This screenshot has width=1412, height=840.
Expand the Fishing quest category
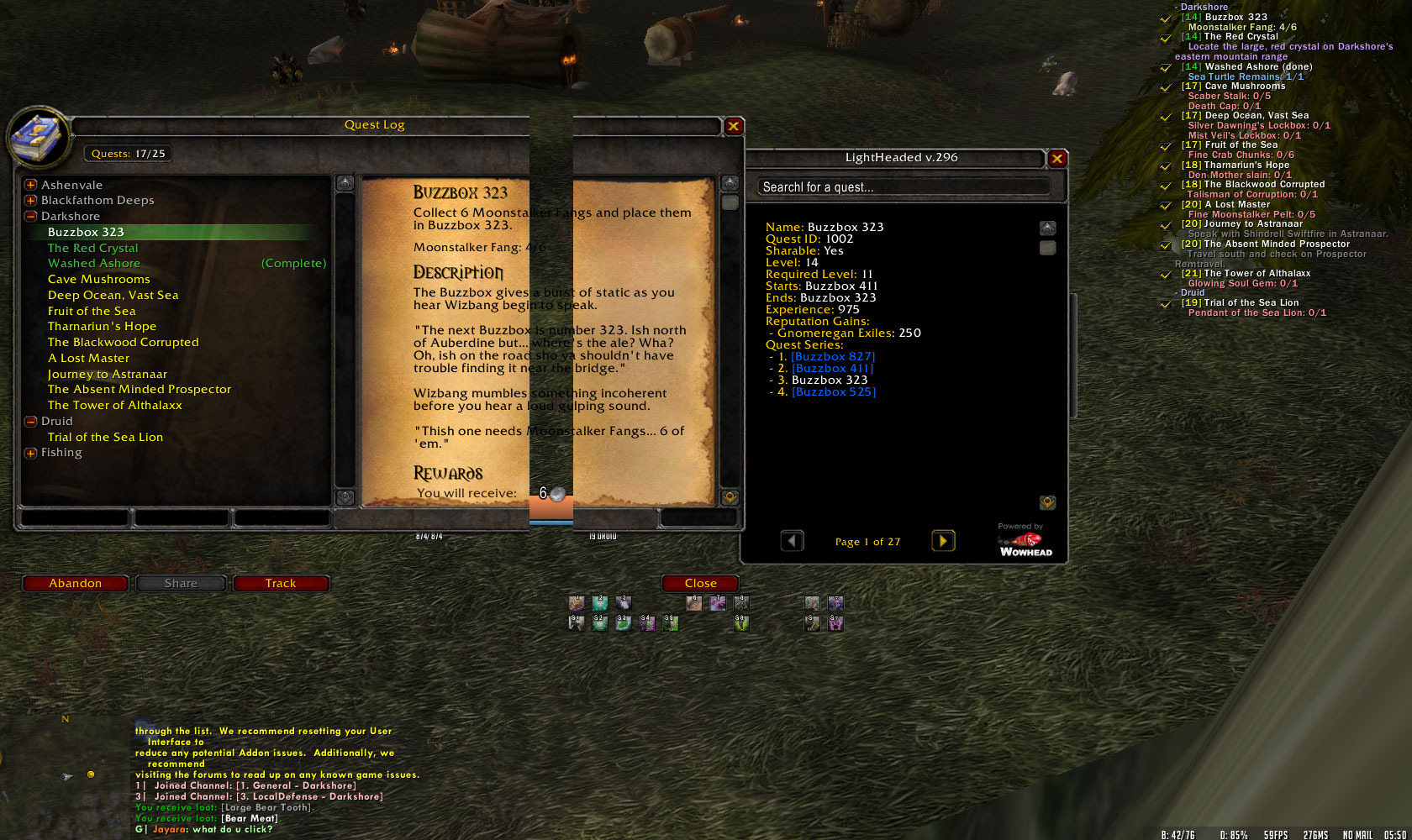(x=31, y=453)
